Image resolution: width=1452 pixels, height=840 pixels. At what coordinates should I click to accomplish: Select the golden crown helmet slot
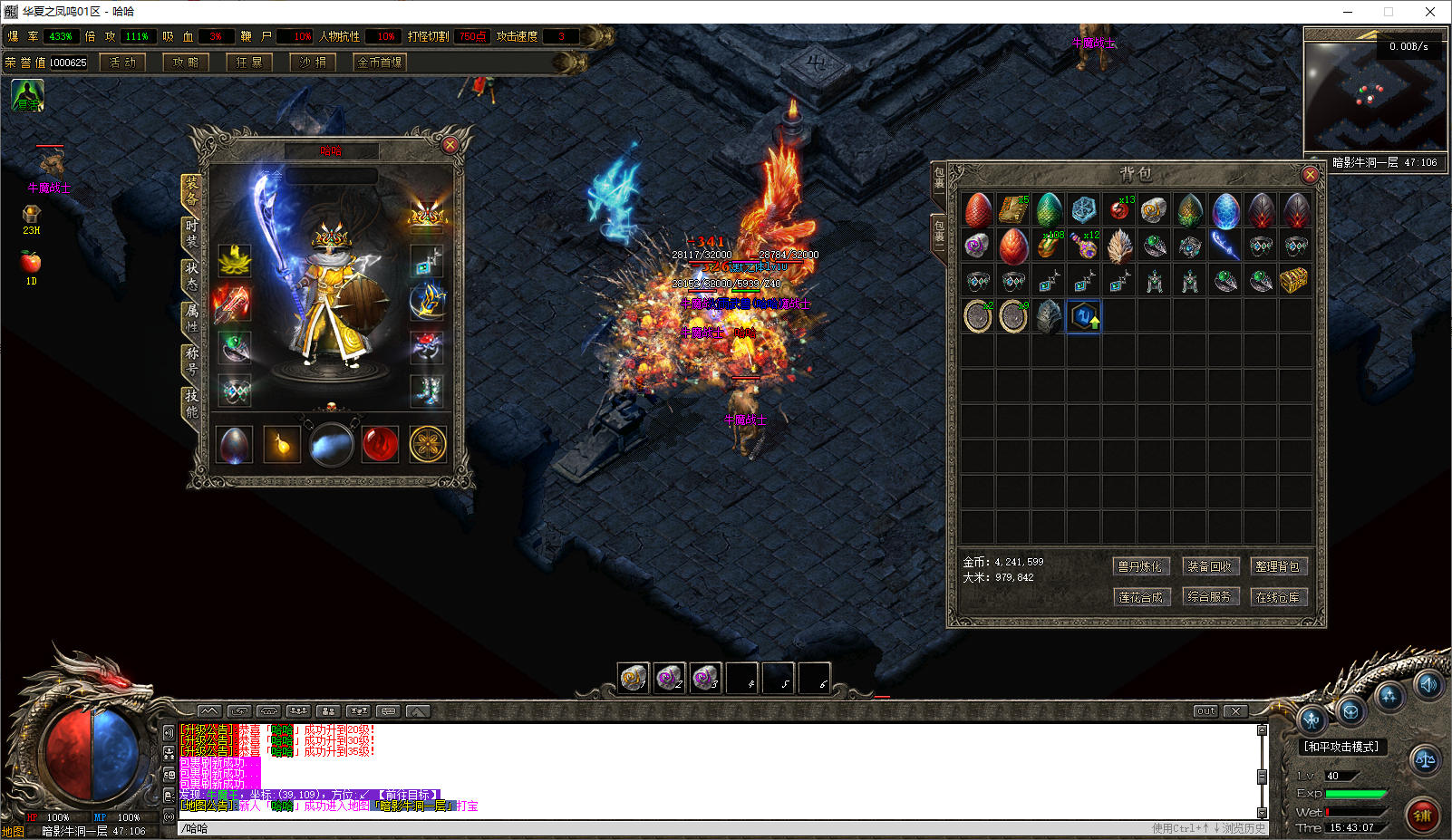pyautogui.click(x=427, y=215)
